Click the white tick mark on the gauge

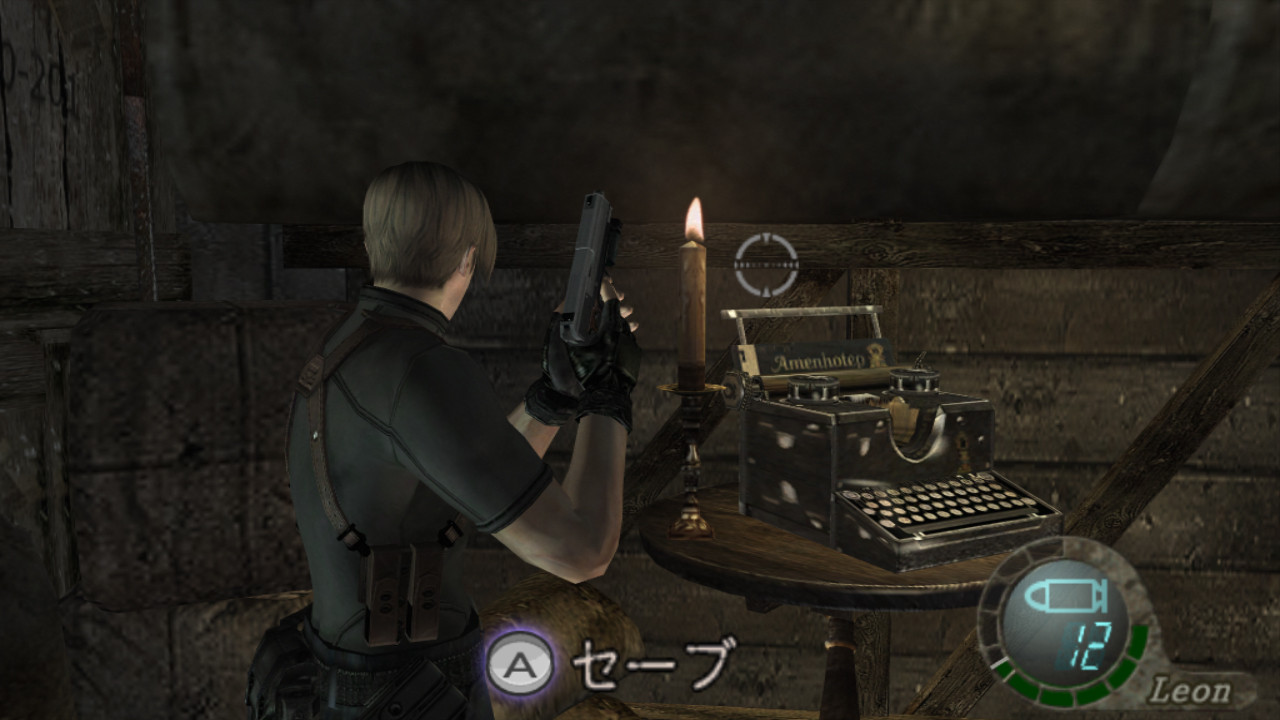999,663
